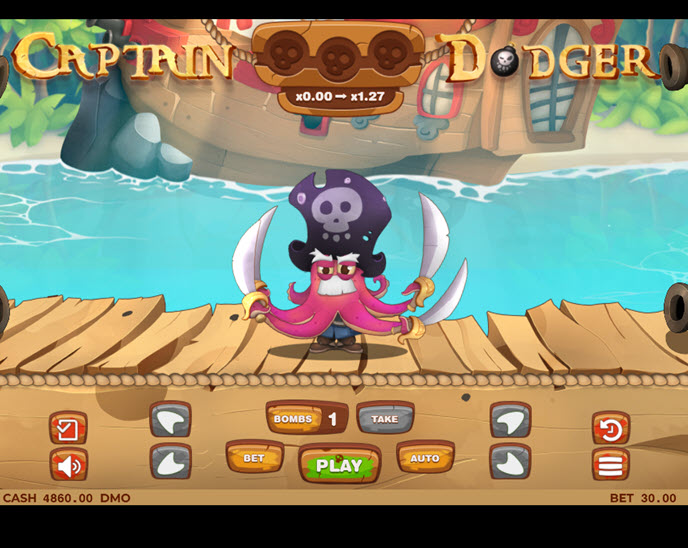Open the three-line hamburger menu
The image size is (688, 548).
[610, 465]
